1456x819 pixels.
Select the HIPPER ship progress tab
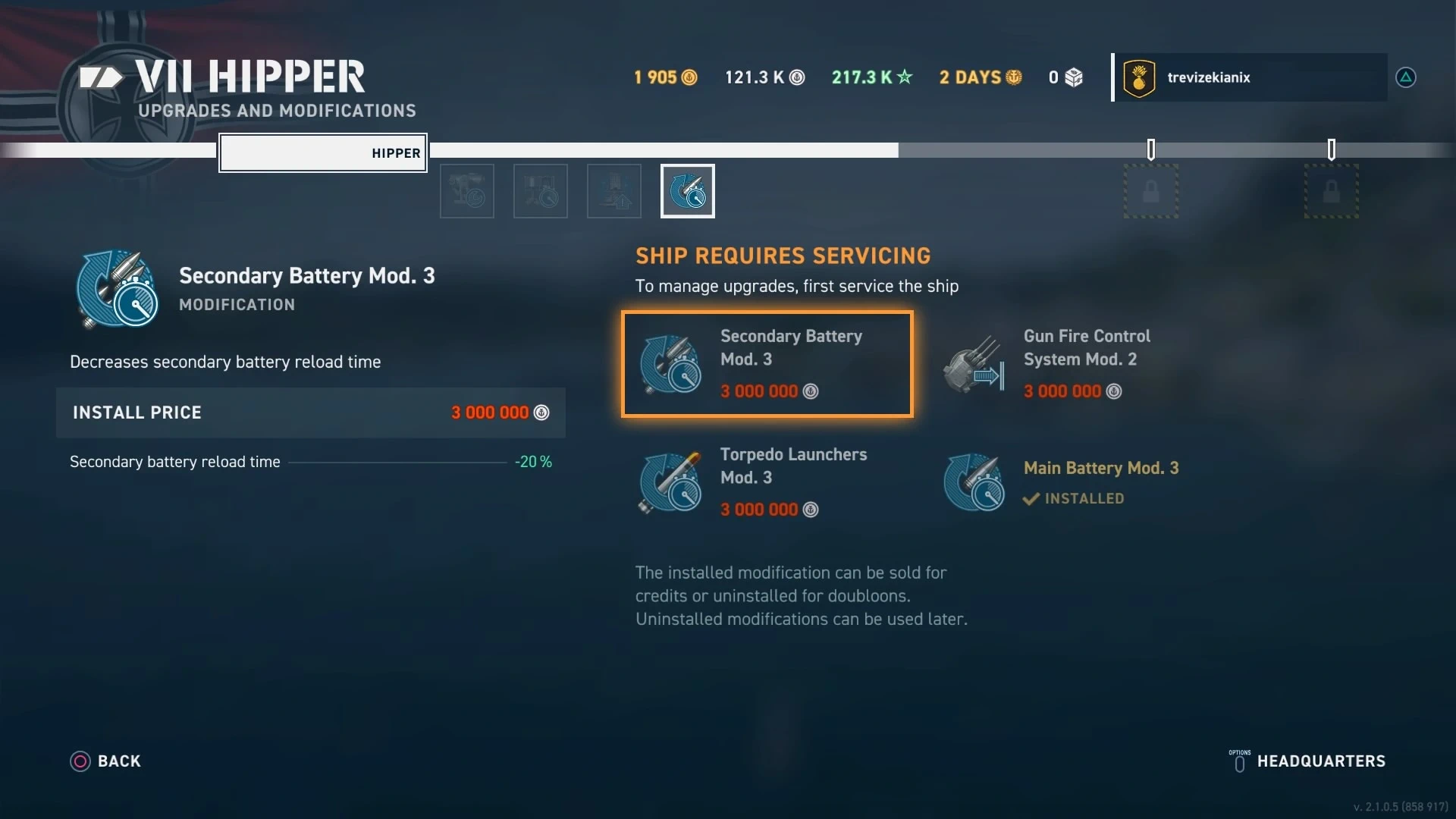tap(323, 153)
